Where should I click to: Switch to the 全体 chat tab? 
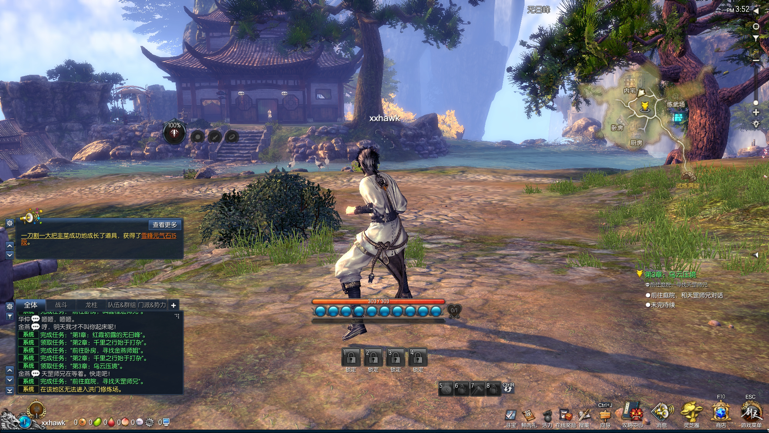point(31,305)
